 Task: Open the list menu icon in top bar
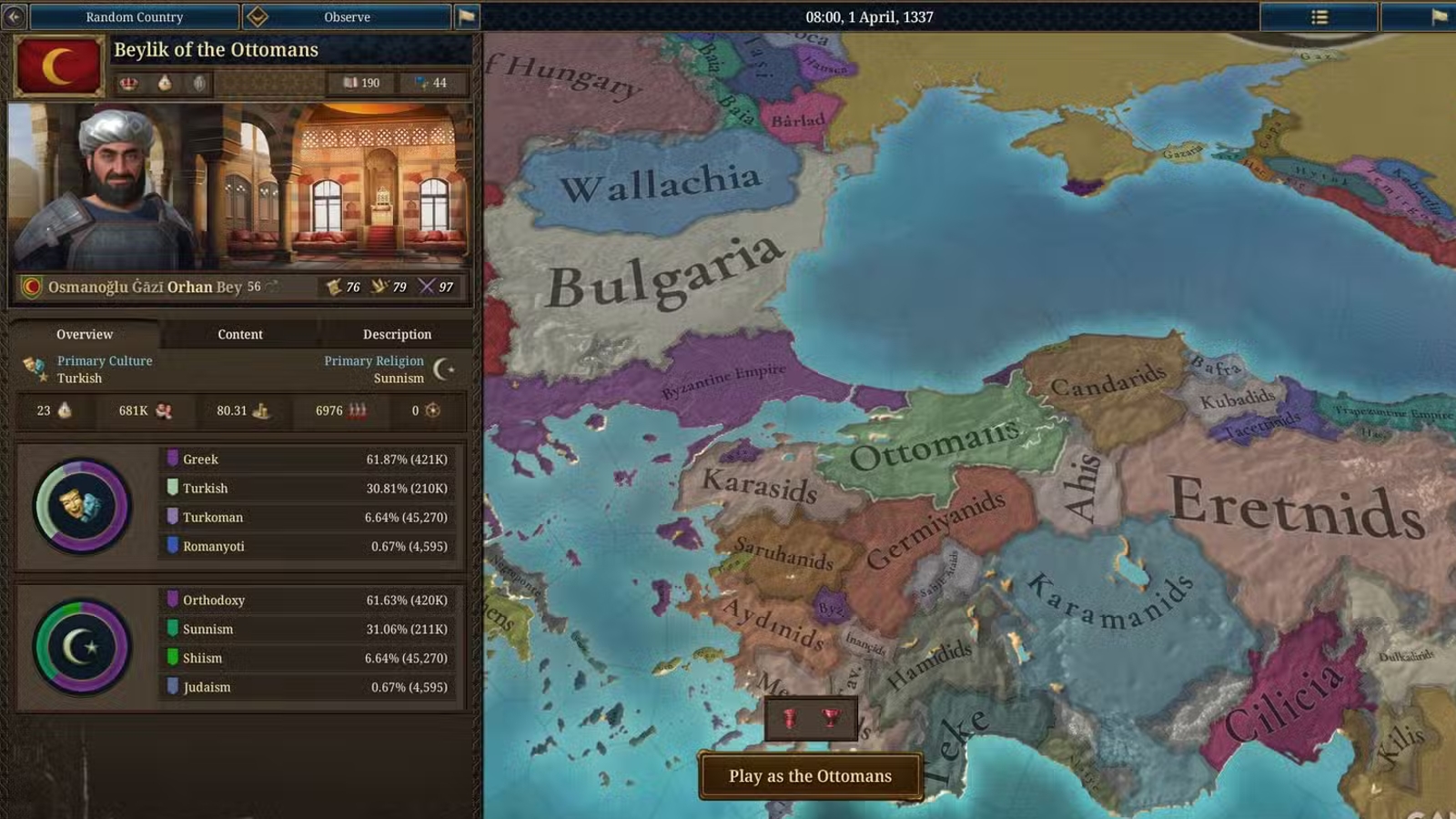[x=1319, y=16]
